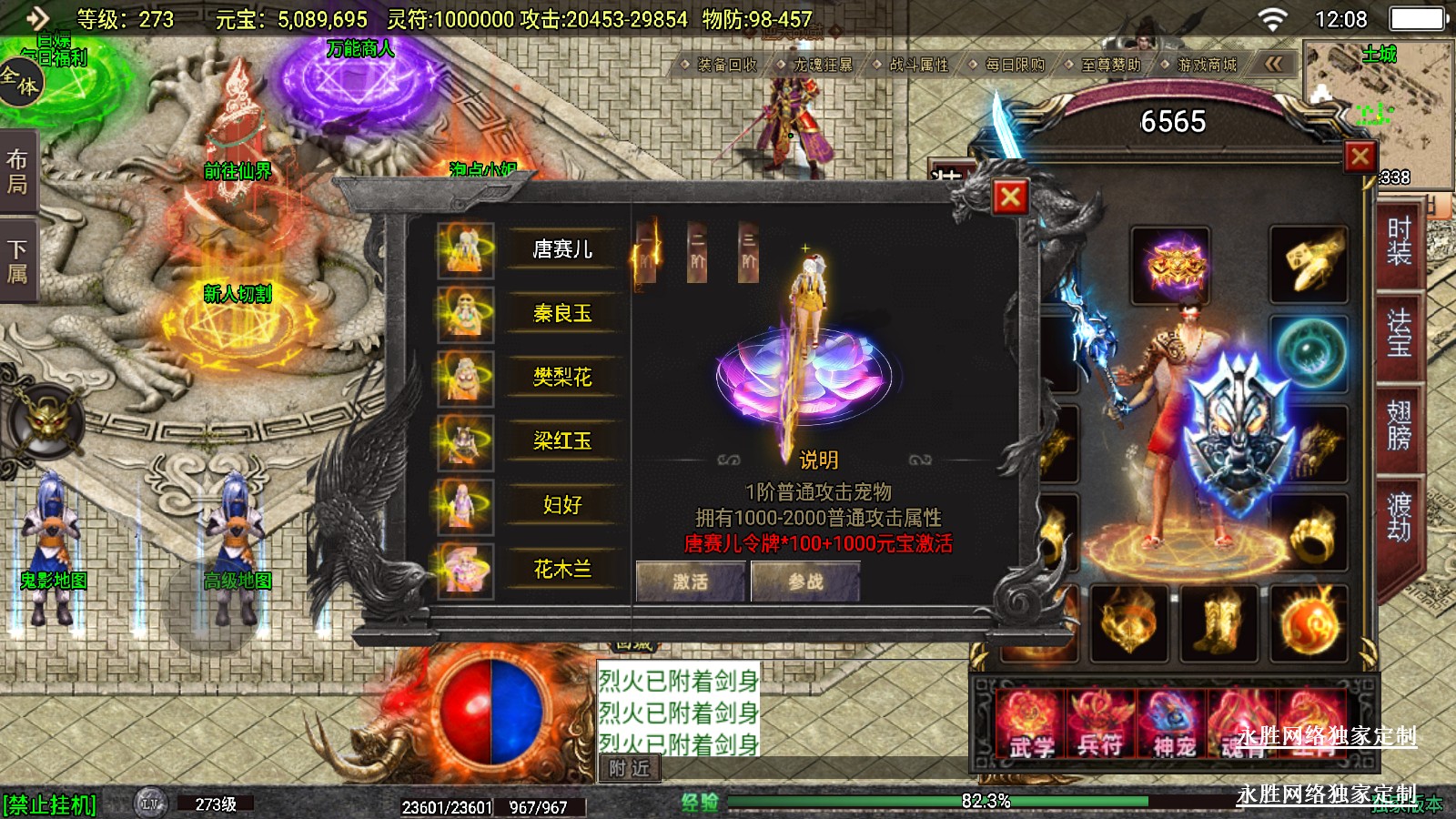Open the 时装 costume tab

click(1399, 240)
